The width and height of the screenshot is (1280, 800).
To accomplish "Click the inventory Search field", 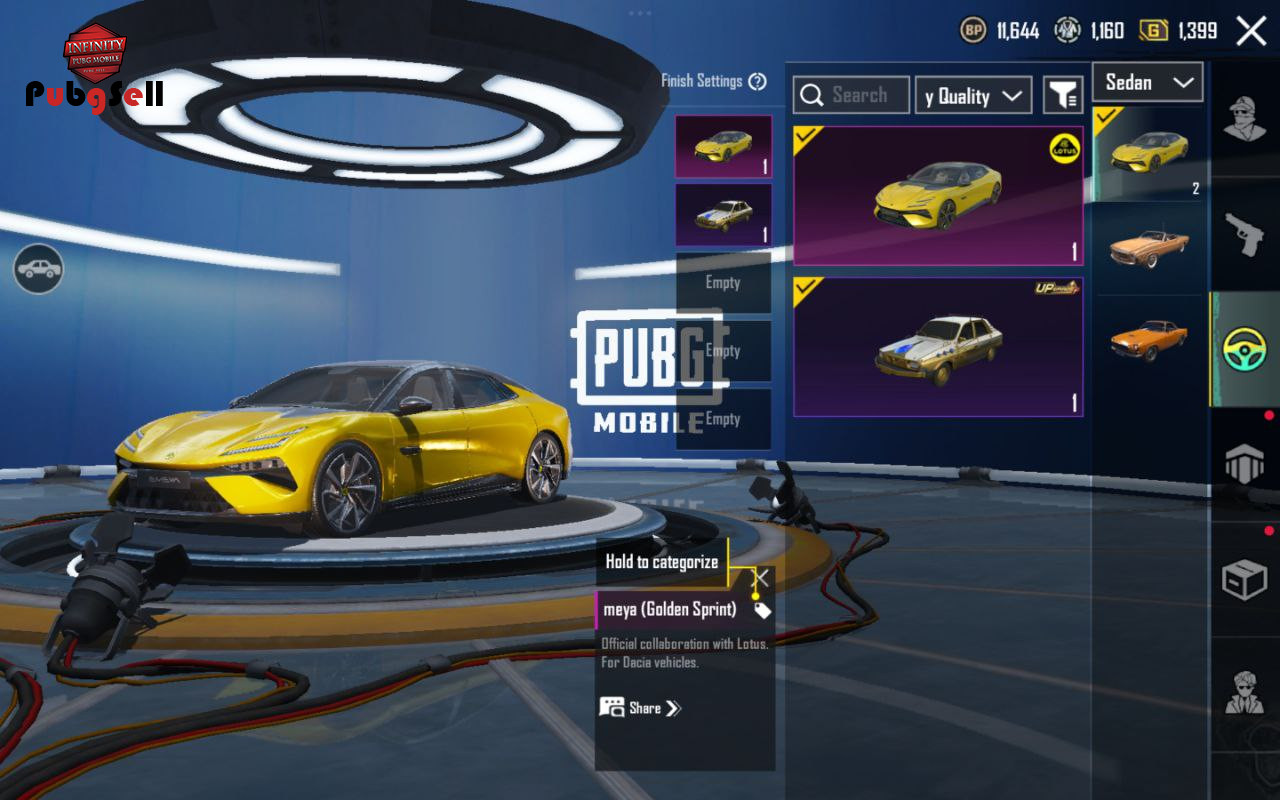I will (851, 95).
